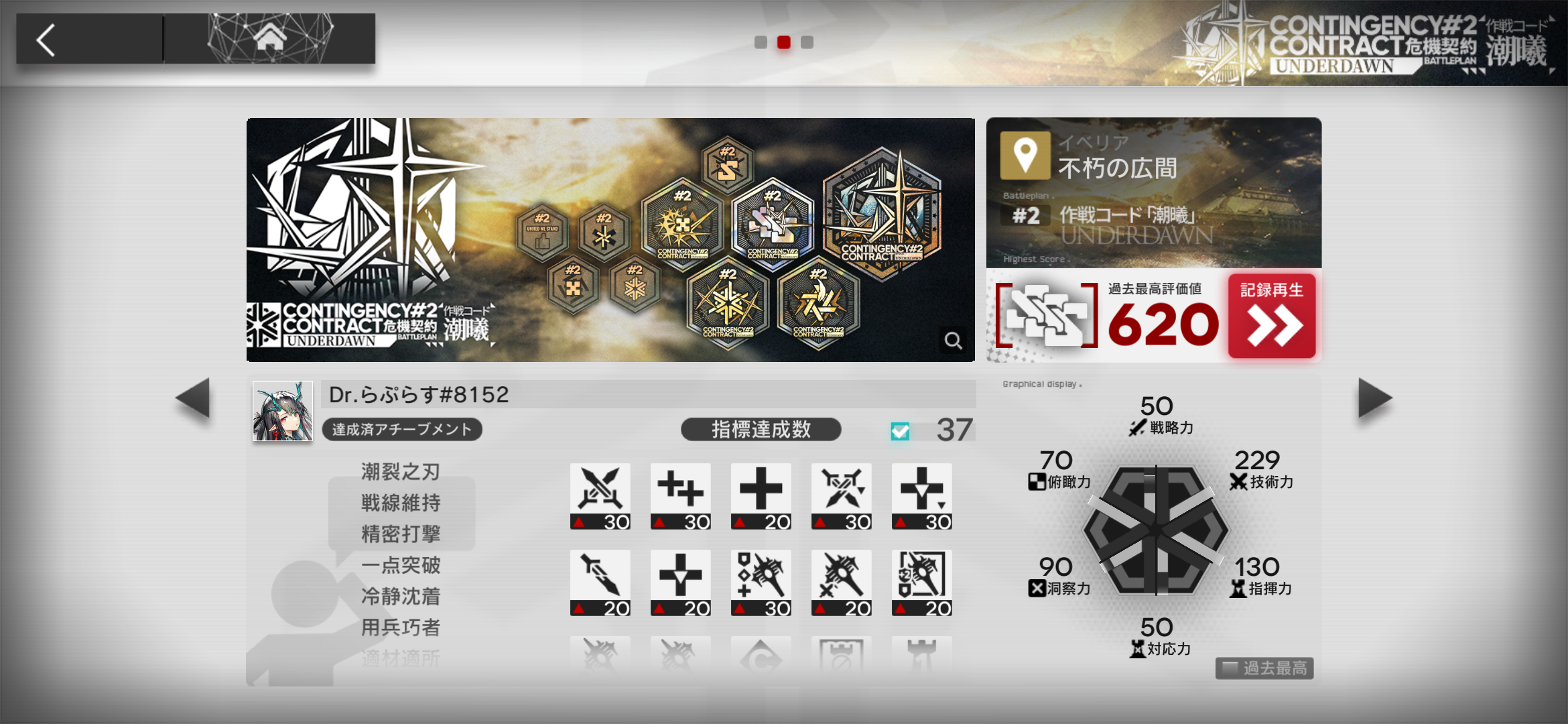Play the record replay (記録再生)
The width and height of the screenshot is (1568, 724).
(1271, 316)
